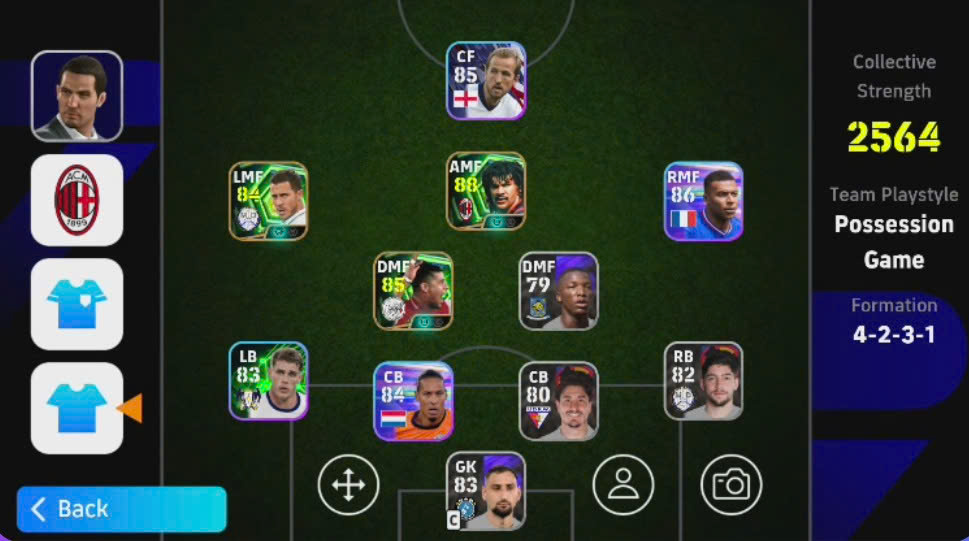Select the LB 83 player card
The width and height of the screenshot is (969, 541).
click(x=268, y=381)
